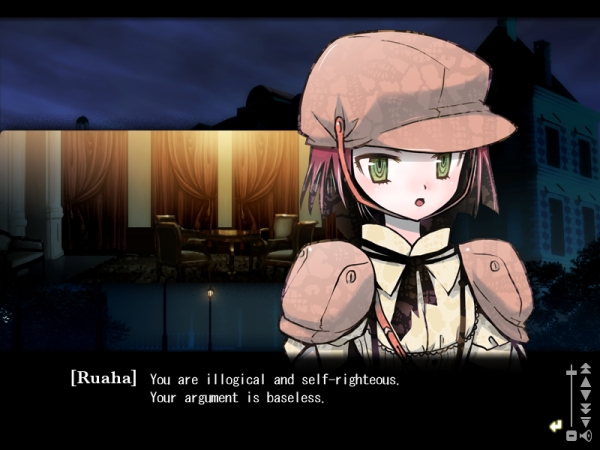Click the double down arrow fast-forward icon
Image resolution: width=600 pixels, height=450 pixels.
pyautogui.click(x=586, y=408)
